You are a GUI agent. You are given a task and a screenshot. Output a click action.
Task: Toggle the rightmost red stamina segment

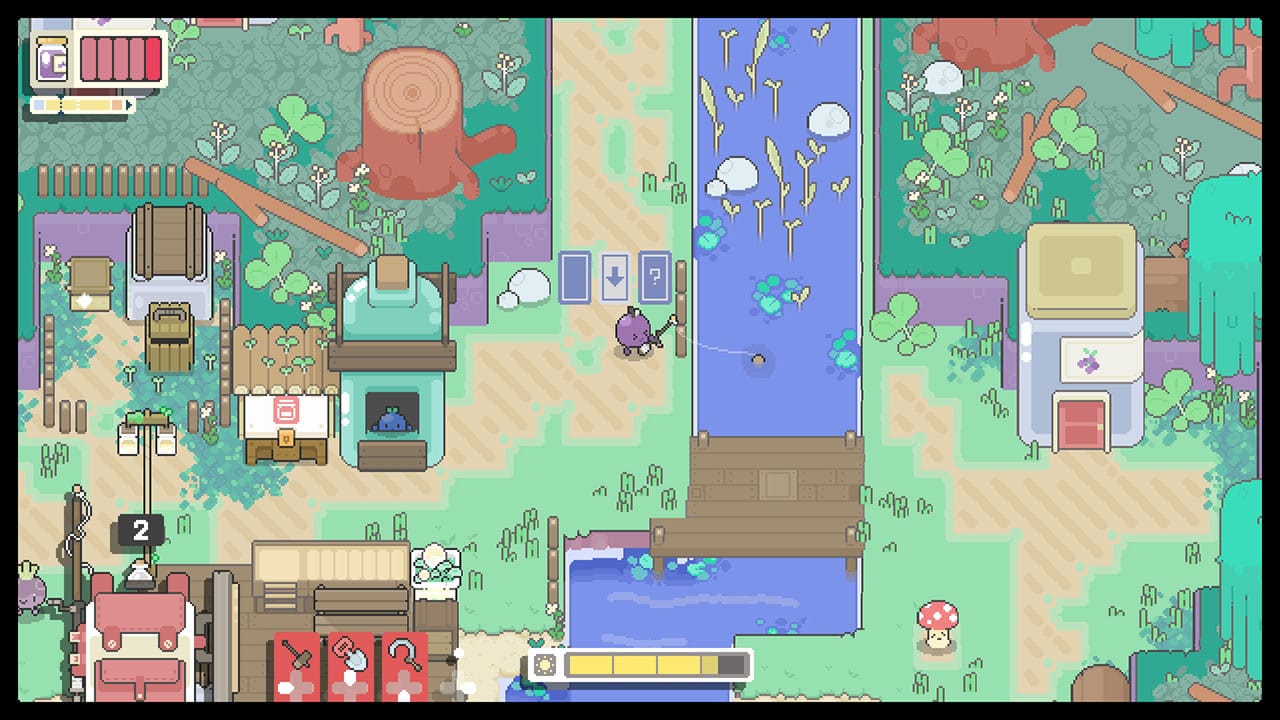(x=153, y=58)
